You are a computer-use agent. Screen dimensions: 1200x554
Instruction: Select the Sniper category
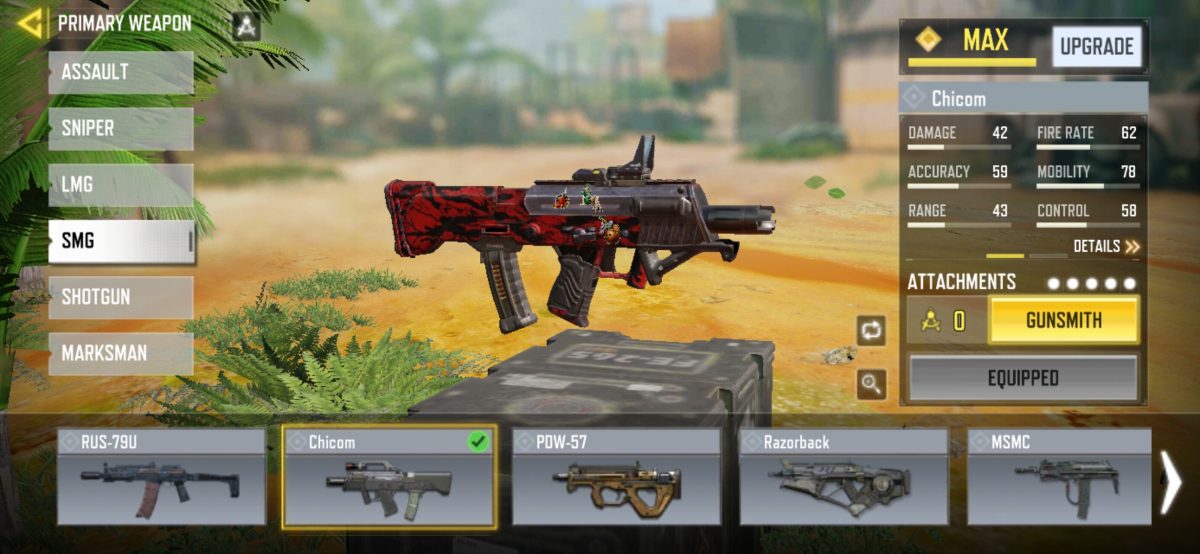click(120, 129)
